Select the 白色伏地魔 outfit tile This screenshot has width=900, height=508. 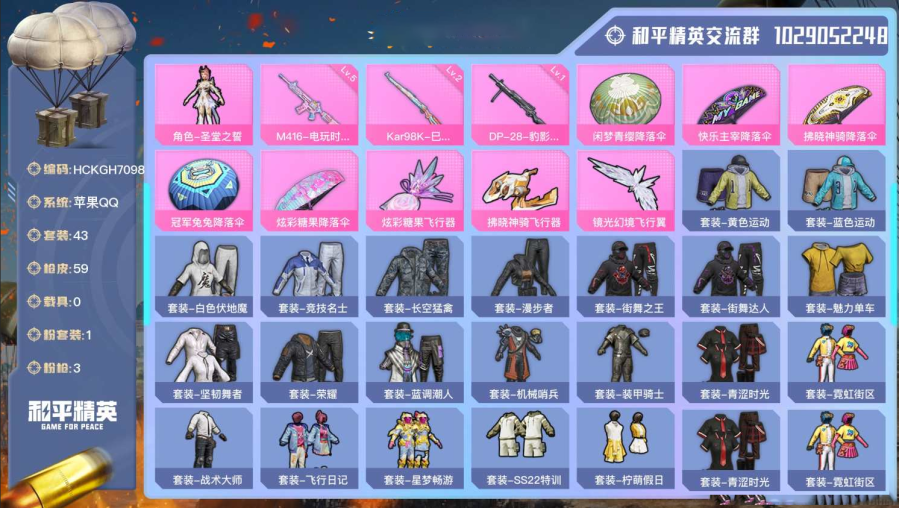click(203, 274)
